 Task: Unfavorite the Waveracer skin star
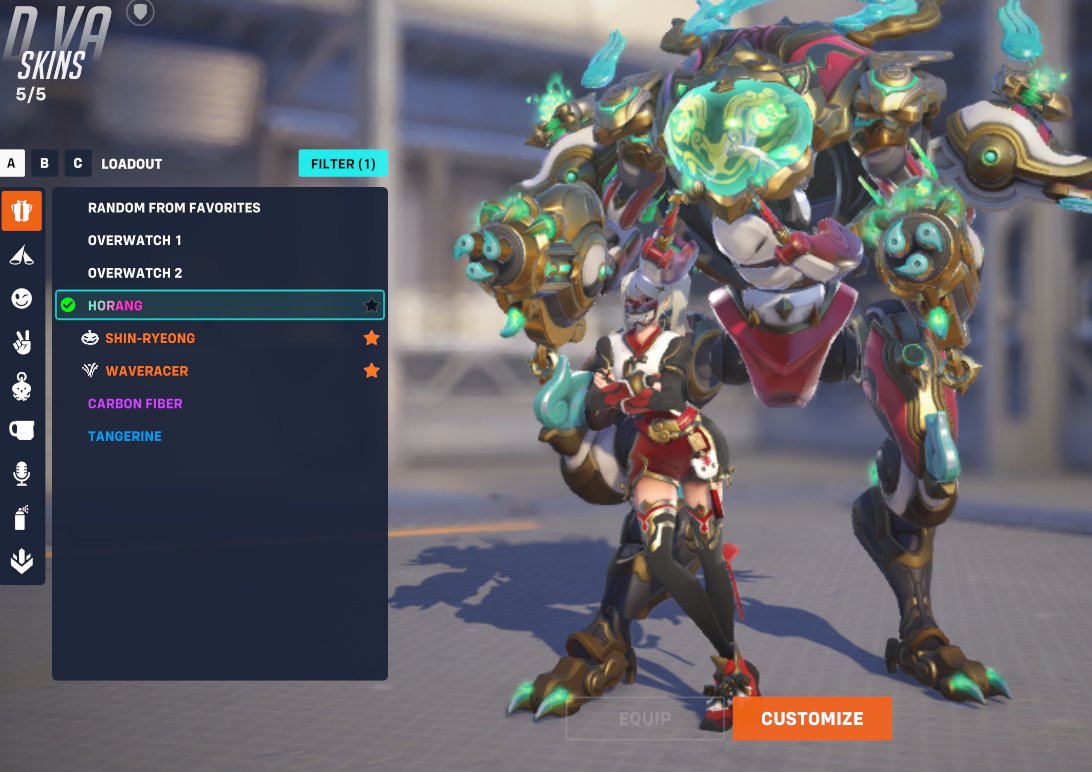pyautogui.click(x=372, y=371)
